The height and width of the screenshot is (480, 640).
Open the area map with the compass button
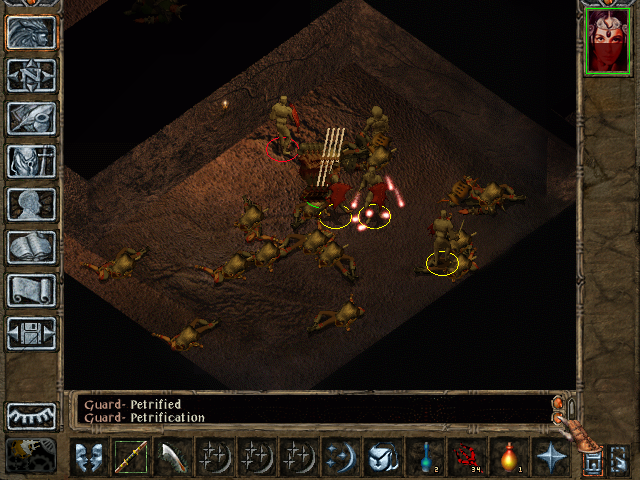31,75
